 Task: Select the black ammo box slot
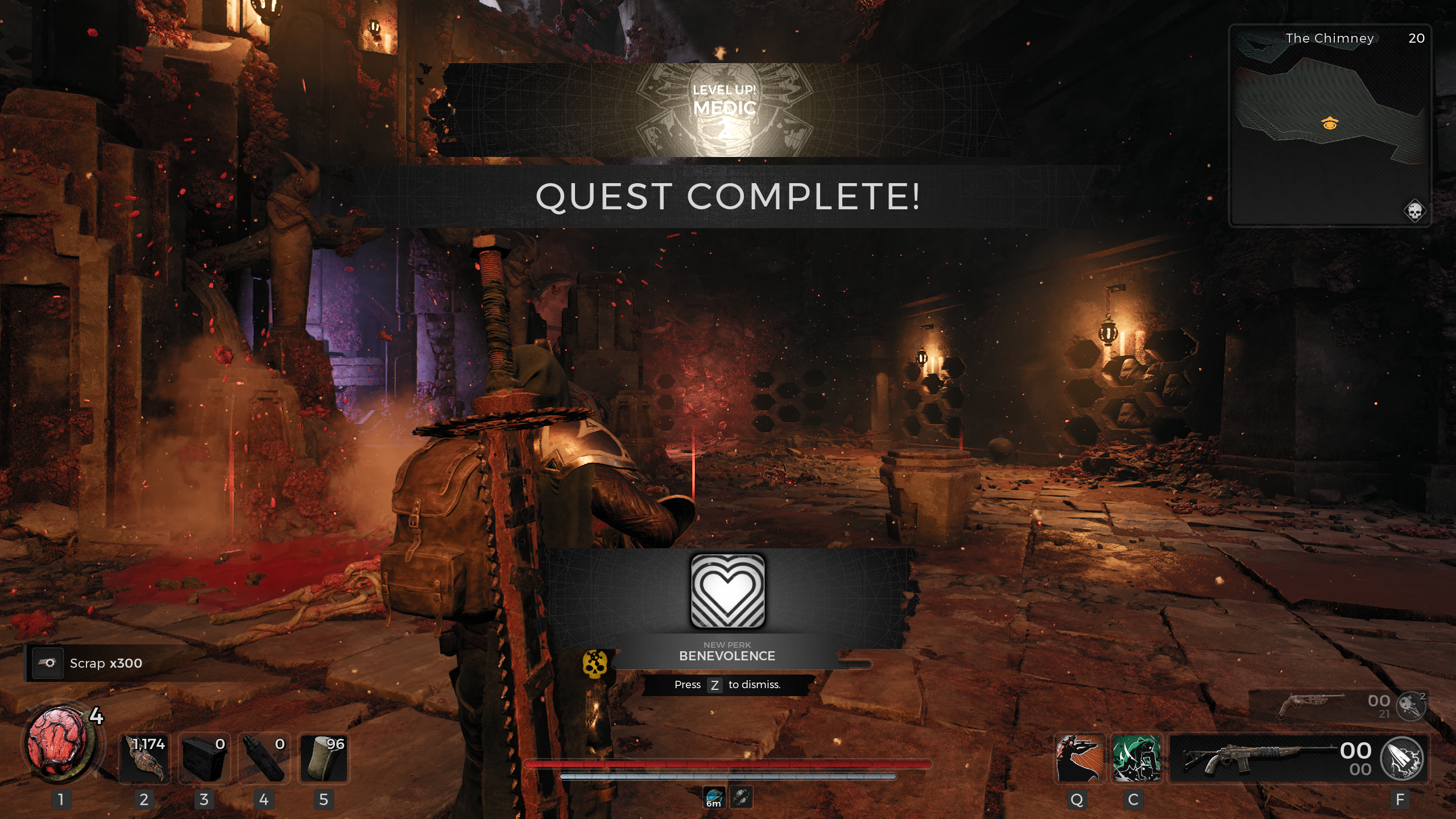coord(204,758)
